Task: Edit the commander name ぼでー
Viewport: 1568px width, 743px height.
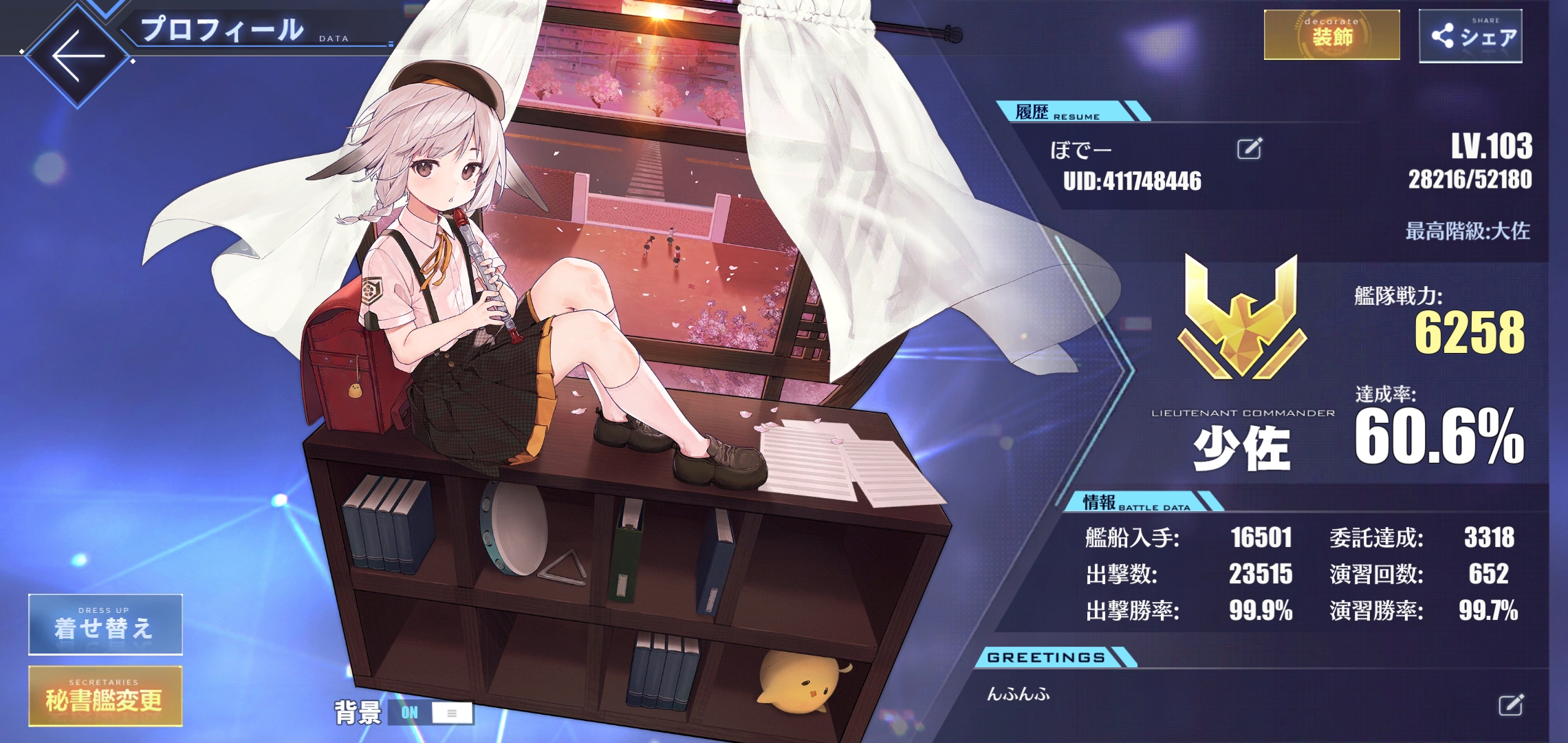Action: tap(1249, 149)
